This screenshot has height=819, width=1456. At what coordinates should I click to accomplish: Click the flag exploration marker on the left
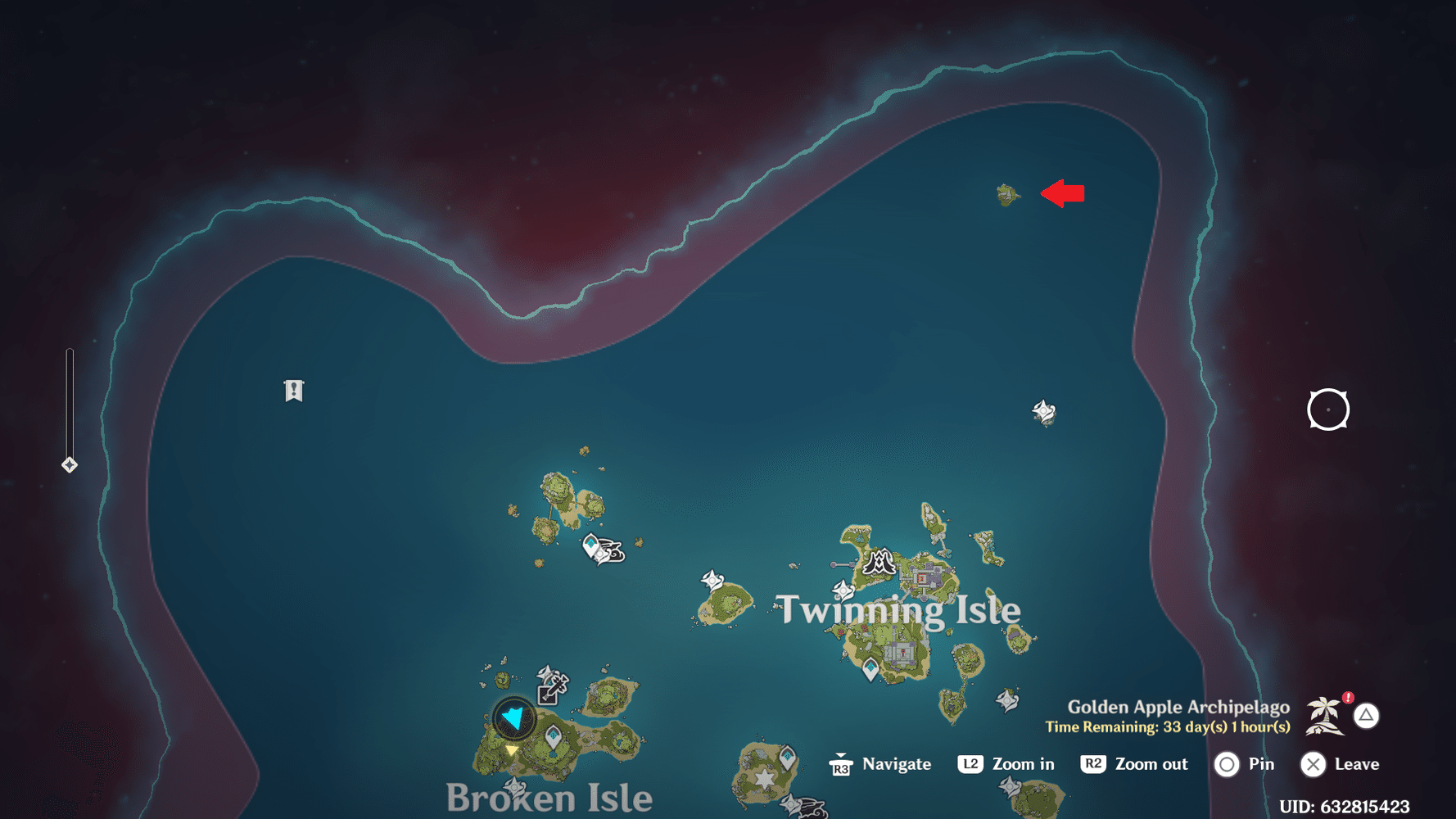[x=292, y=390]
